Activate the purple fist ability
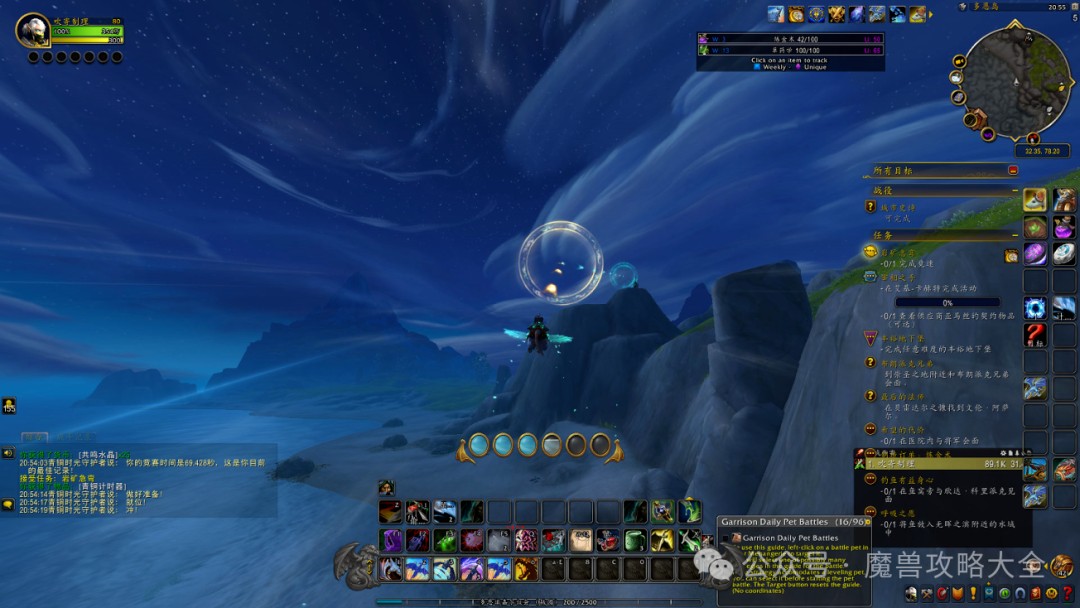 [391, 541]
